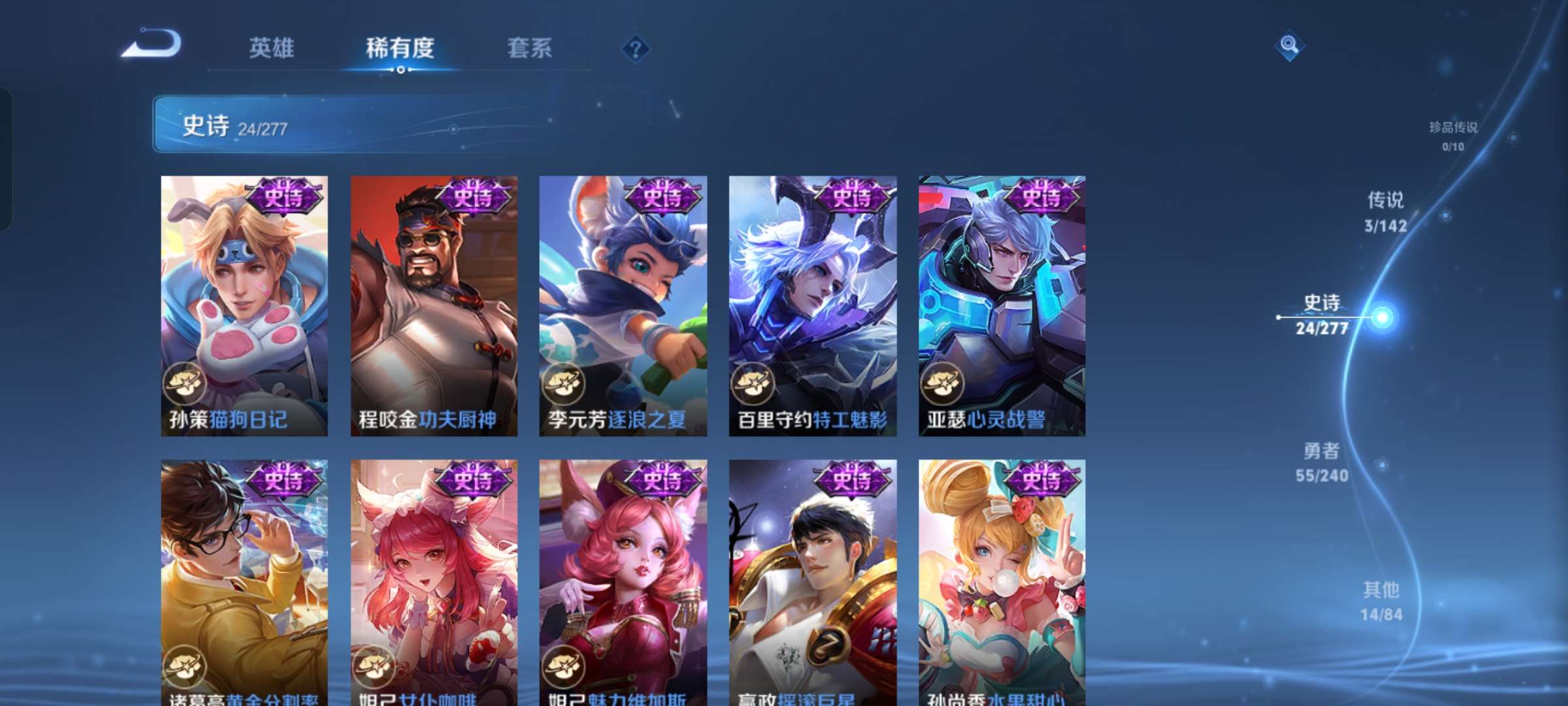Switch to the 套系 tab
Viewport: 1568px width, 706px height.
[x=529, y=49]
